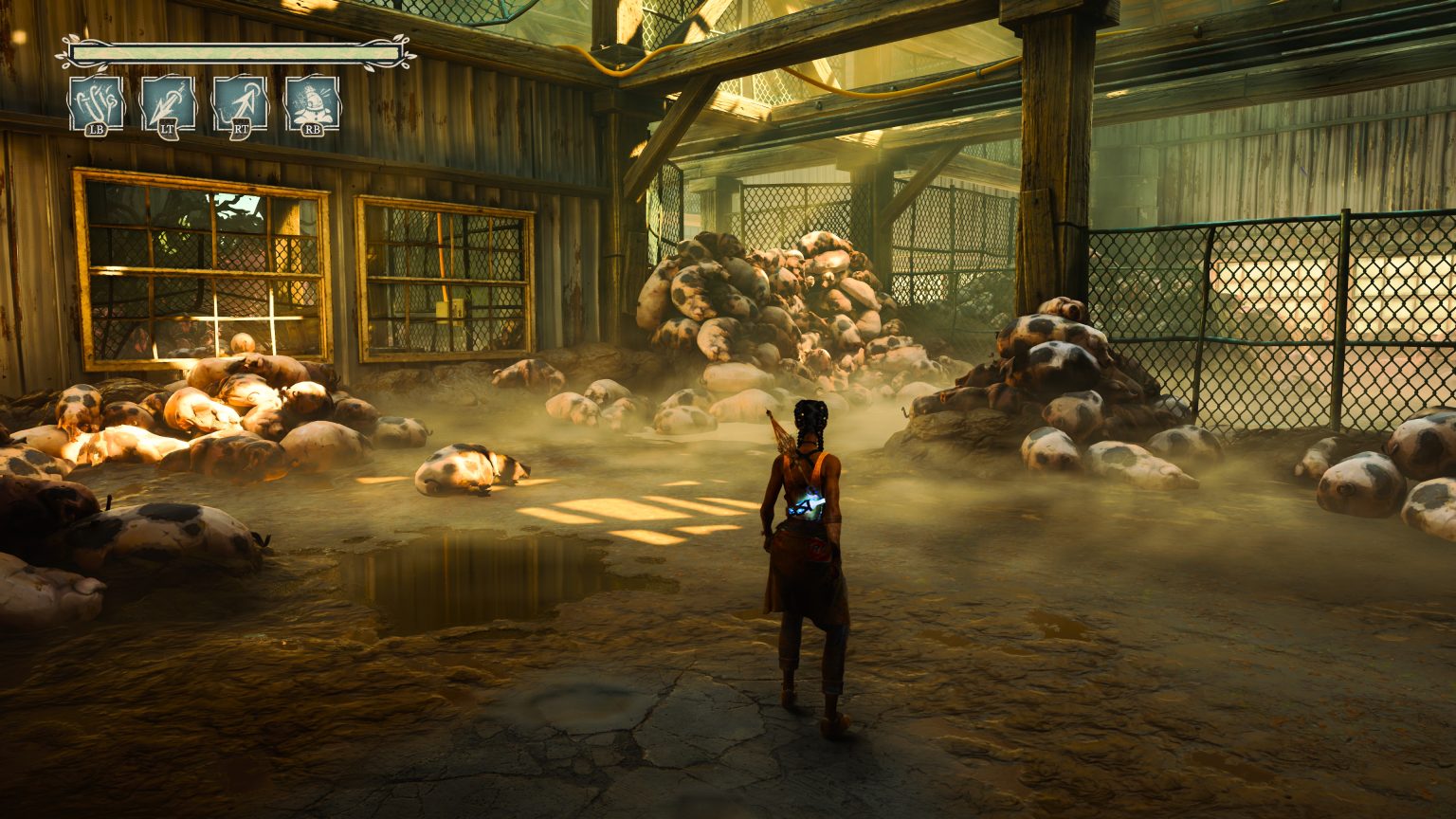Select the downward spear strike ability
1456x819 pixels.
click(x=168, y=102)
